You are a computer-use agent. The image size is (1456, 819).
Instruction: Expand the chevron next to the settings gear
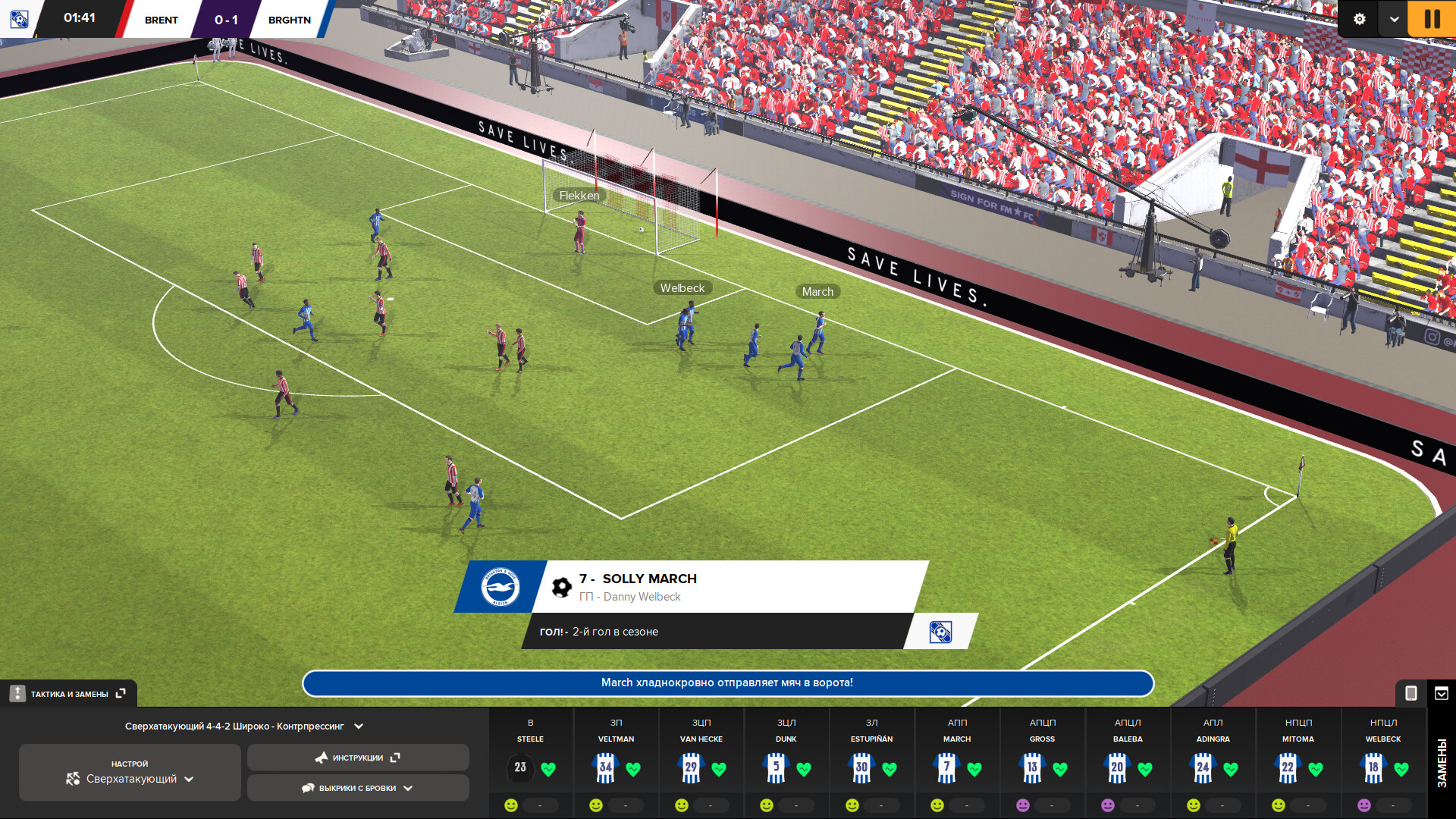pyautogui.click(x=1393, y=18)
